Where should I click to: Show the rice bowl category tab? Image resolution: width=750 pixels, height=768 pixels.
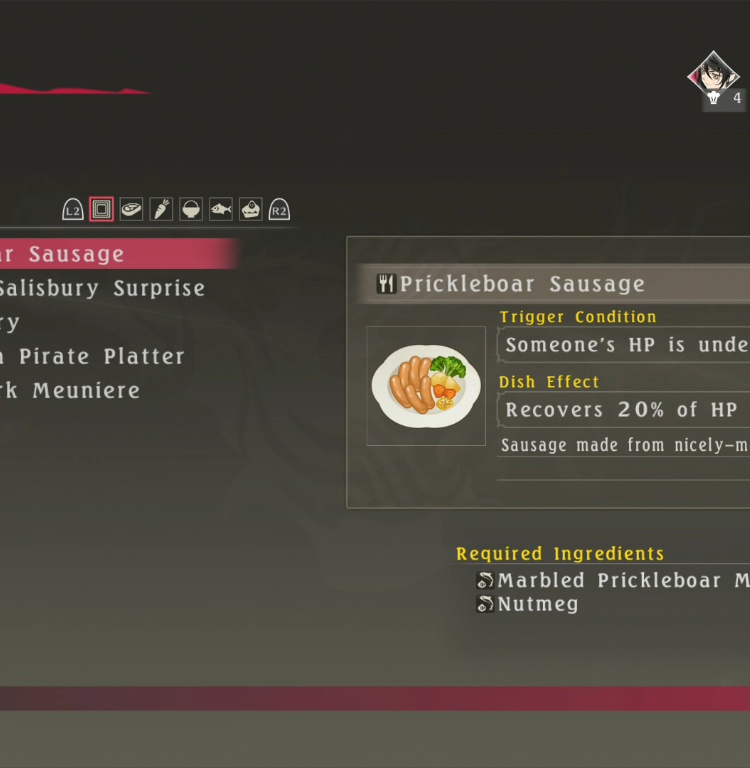(191, 209)
